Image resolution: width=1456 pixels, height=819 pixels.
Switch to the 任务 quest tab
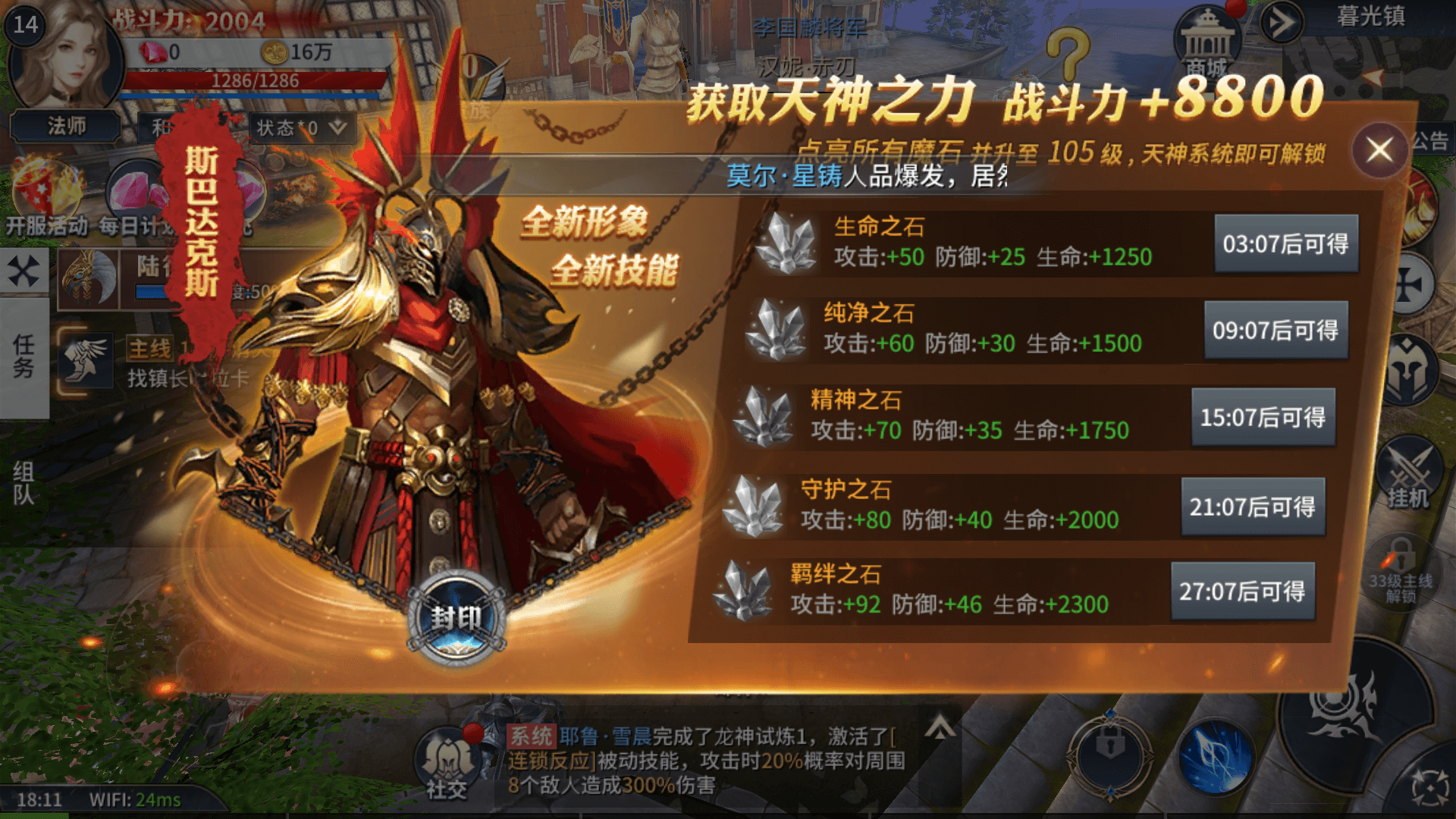tap(24, 356)
